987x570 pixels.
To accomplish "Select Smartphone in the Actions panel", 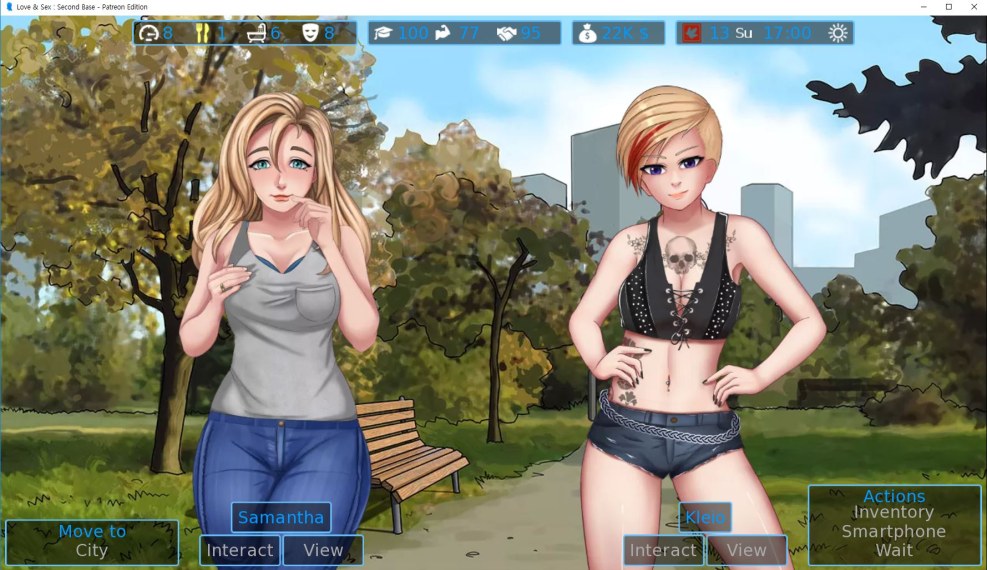I will point(893,531).
